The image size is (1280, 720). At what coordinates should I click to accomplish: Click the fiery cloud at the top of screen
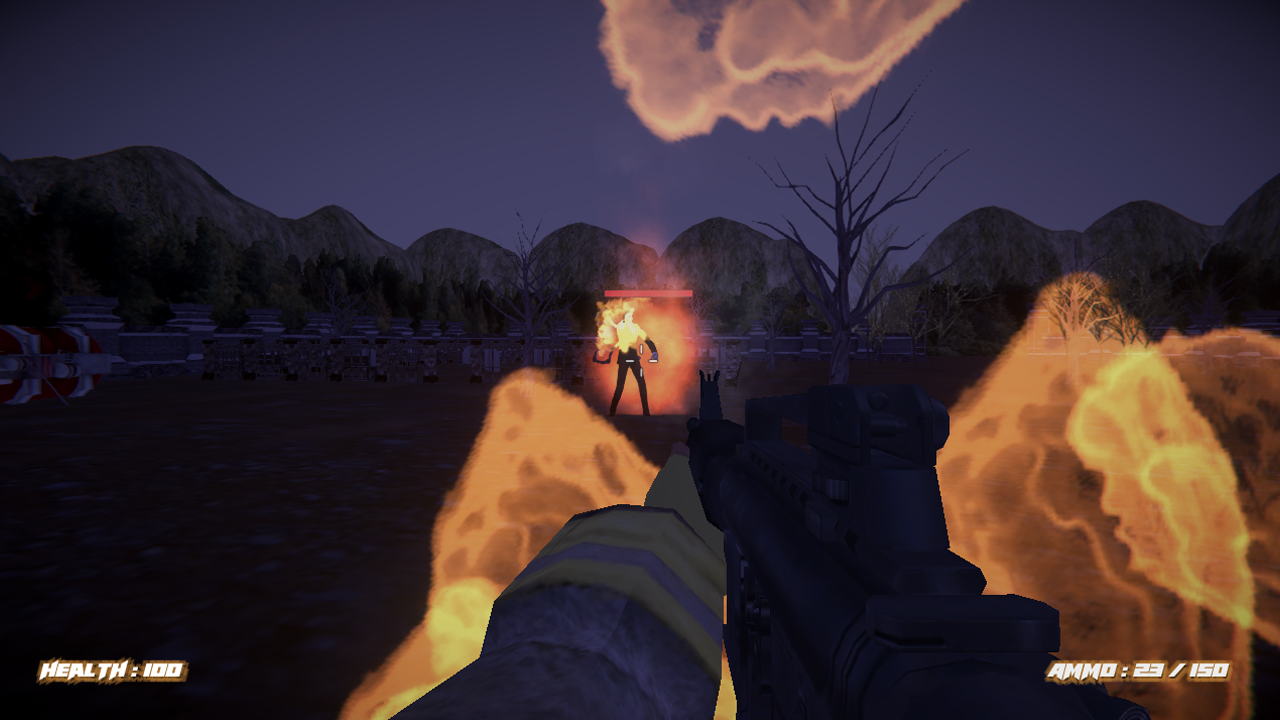pyautogui.click(x=740, y=60)
